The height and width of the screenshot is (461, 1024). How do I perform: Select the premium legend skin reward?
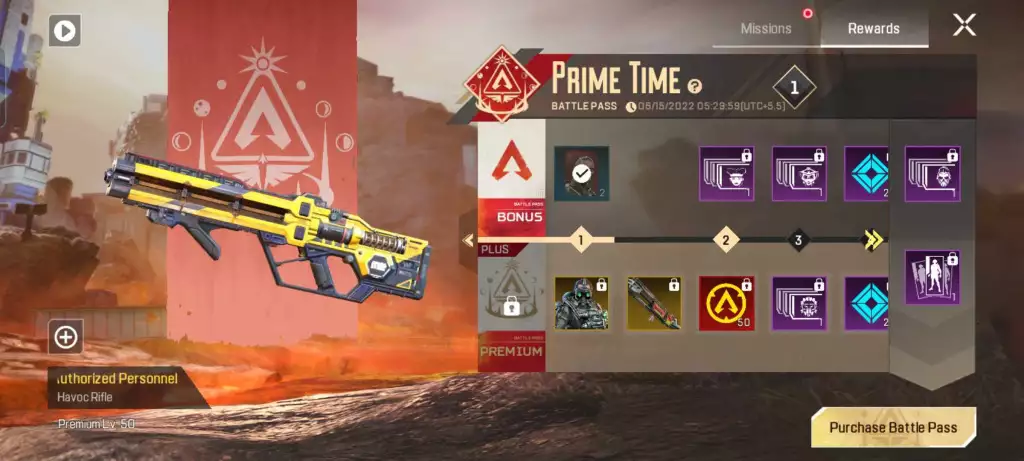581,303
